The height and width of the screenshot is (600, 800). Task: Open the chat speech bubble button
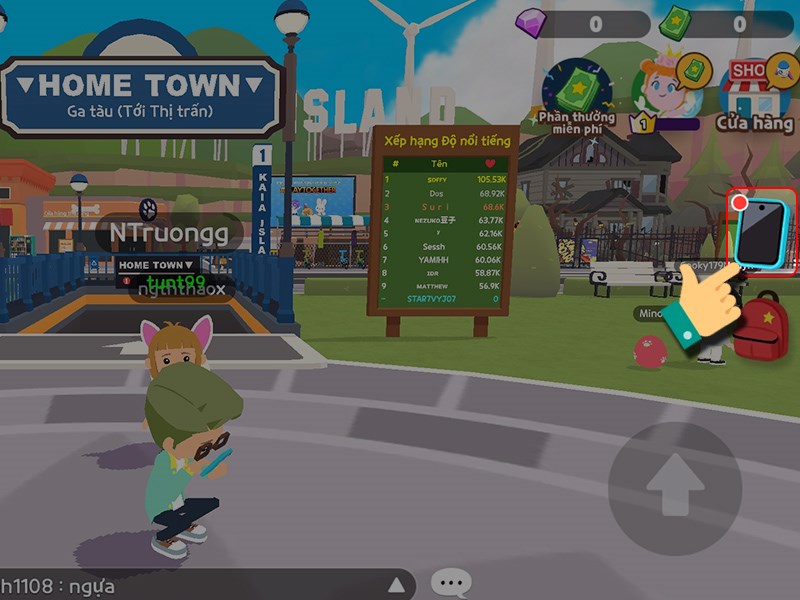[451, 582]
